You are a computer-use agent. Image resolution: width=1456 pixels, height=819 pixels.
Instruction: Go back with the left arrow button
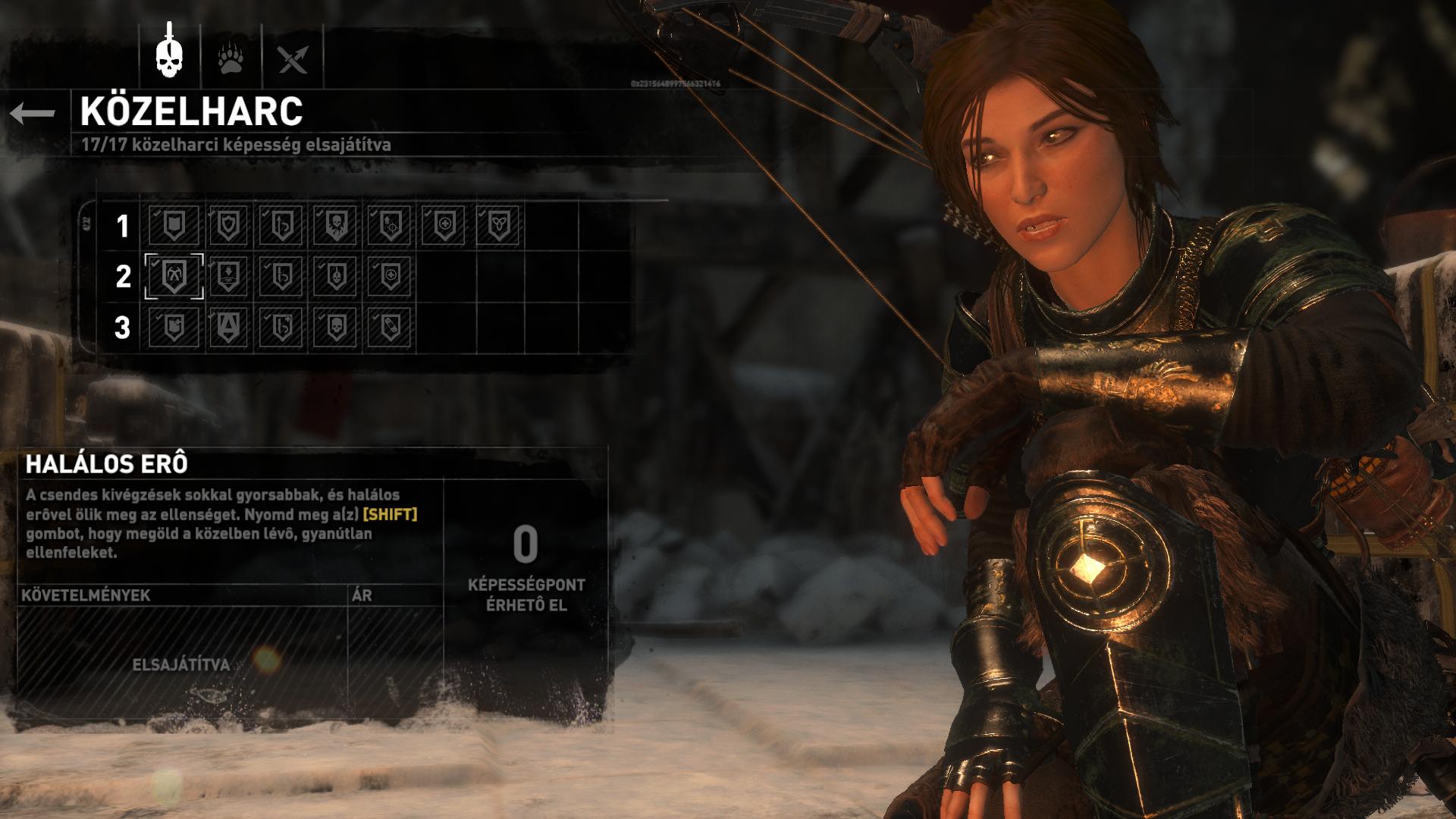point(33,114)
